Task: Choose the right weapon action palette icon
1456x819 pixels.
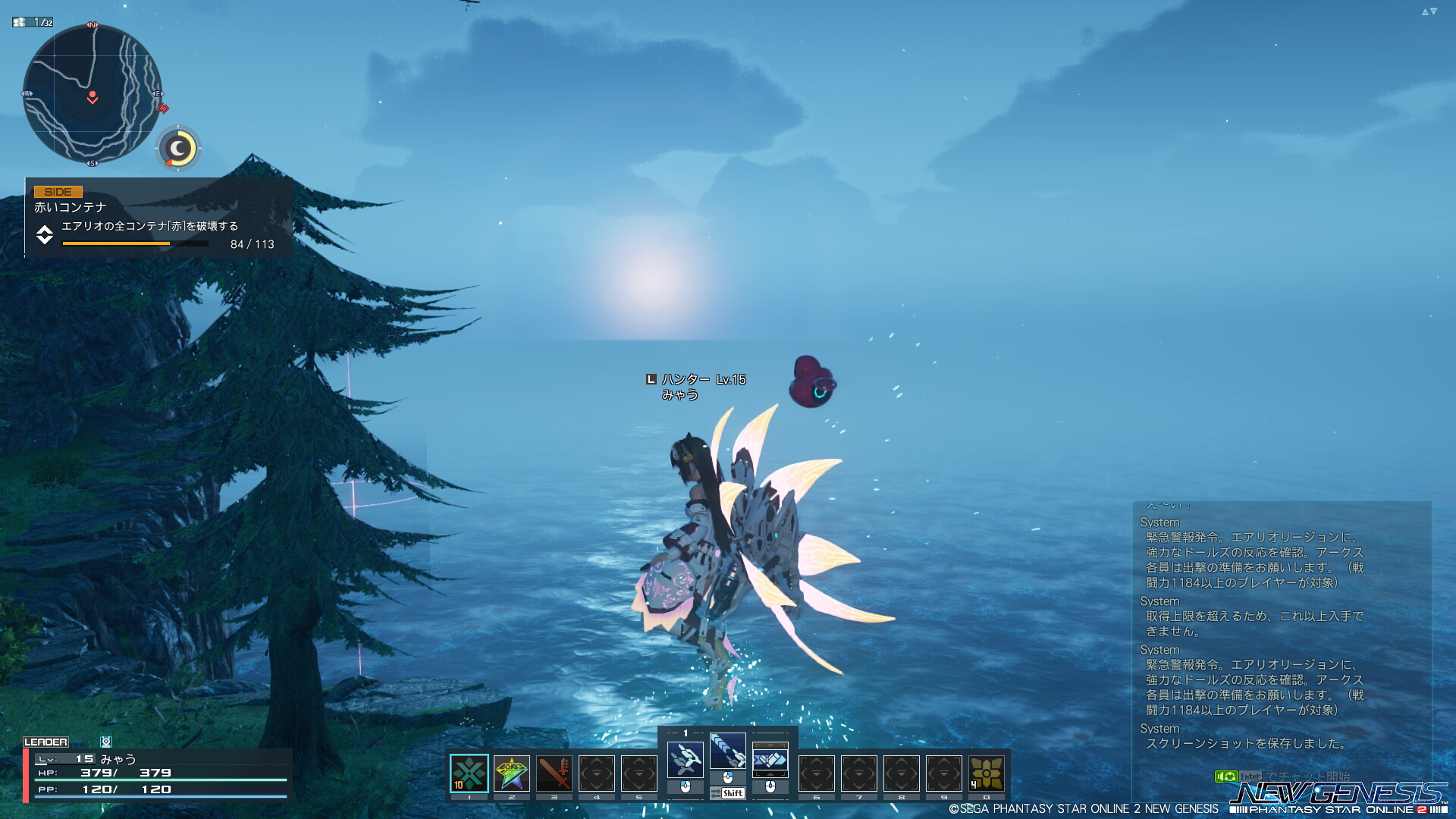Action: [770, 760]
